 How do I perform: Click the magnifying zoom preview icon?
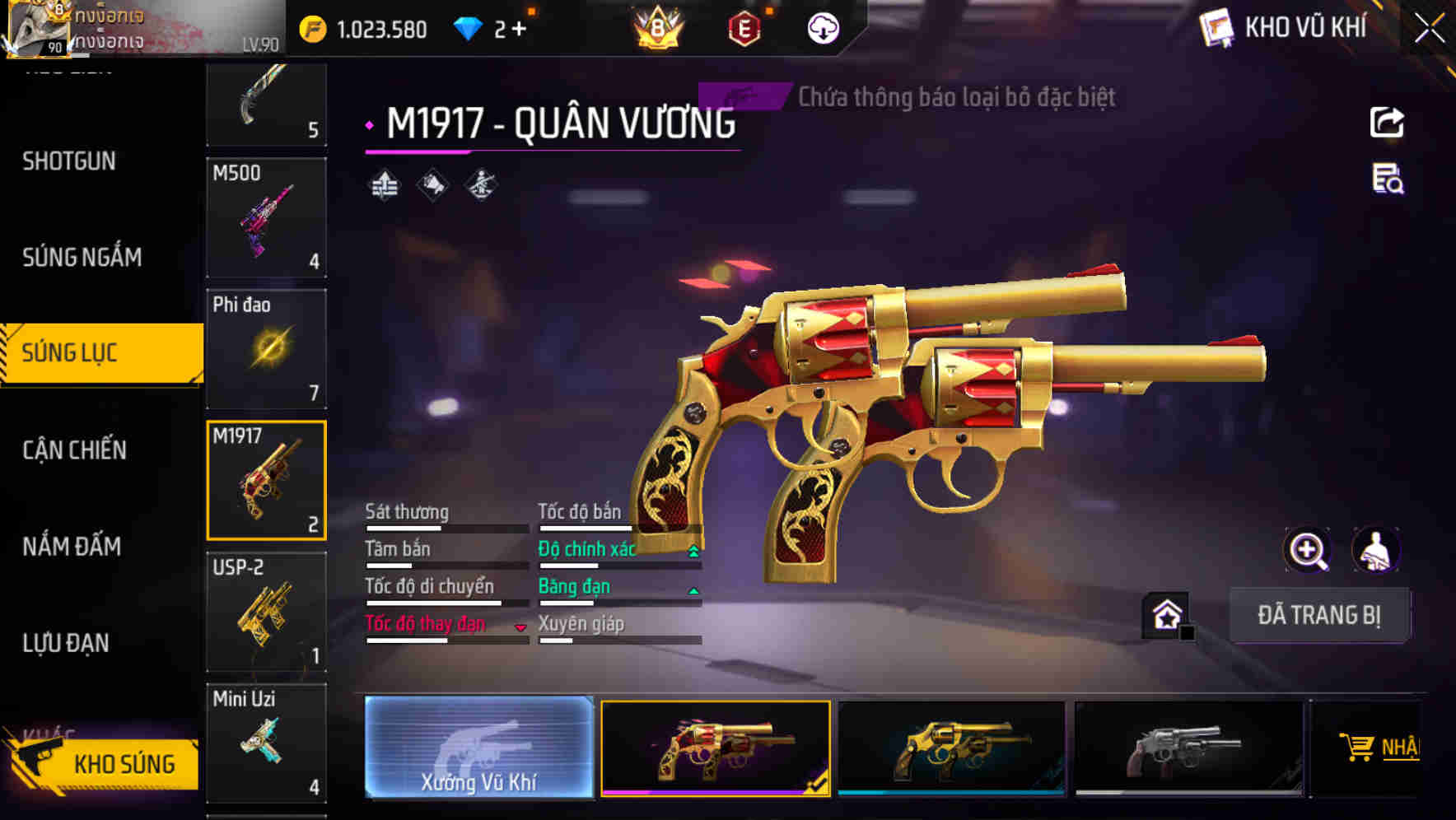click(x=1308, y=550)
